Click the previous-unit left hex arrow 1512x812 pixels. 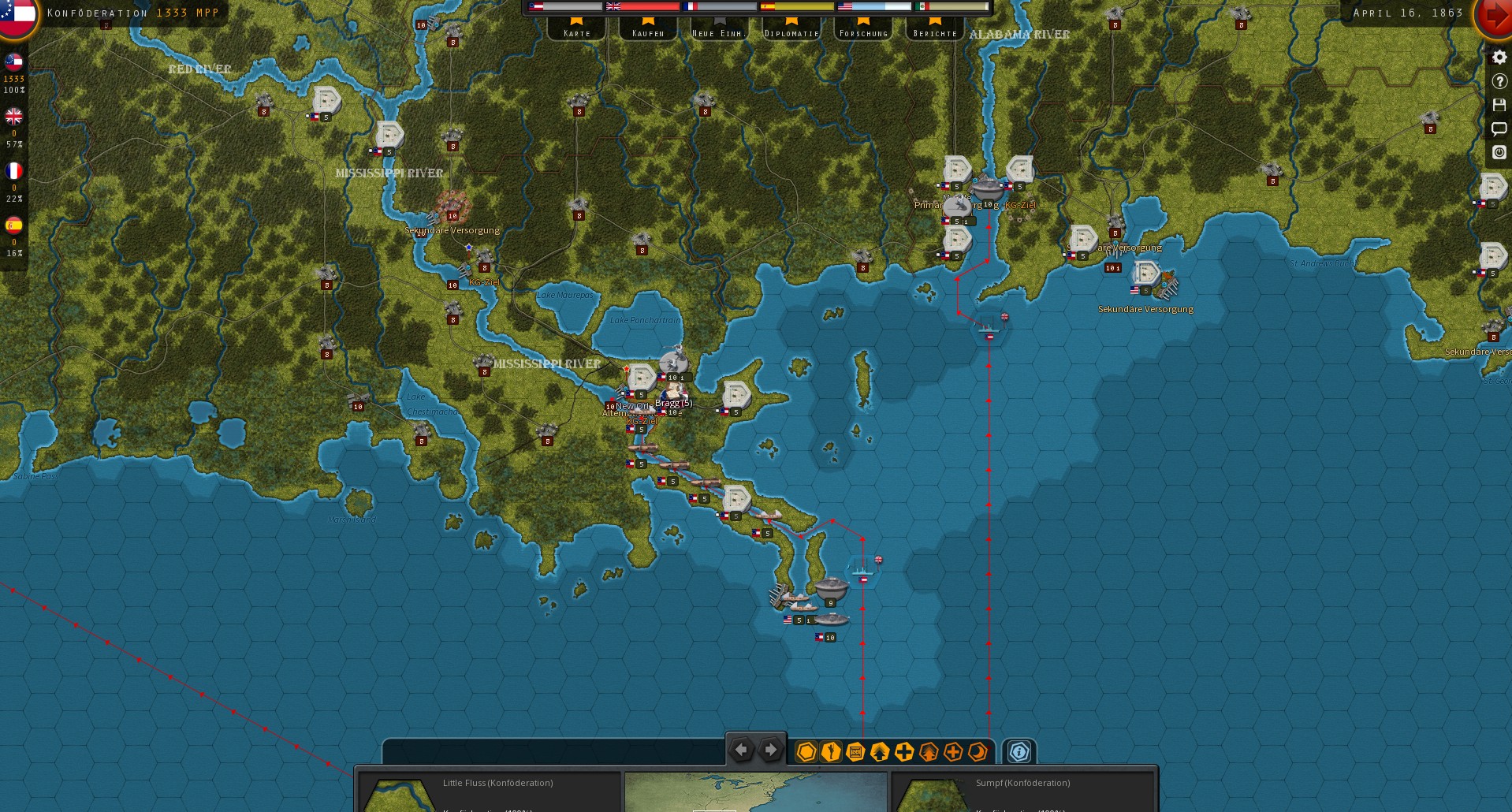pyautogui.click(x=742, y=750)
